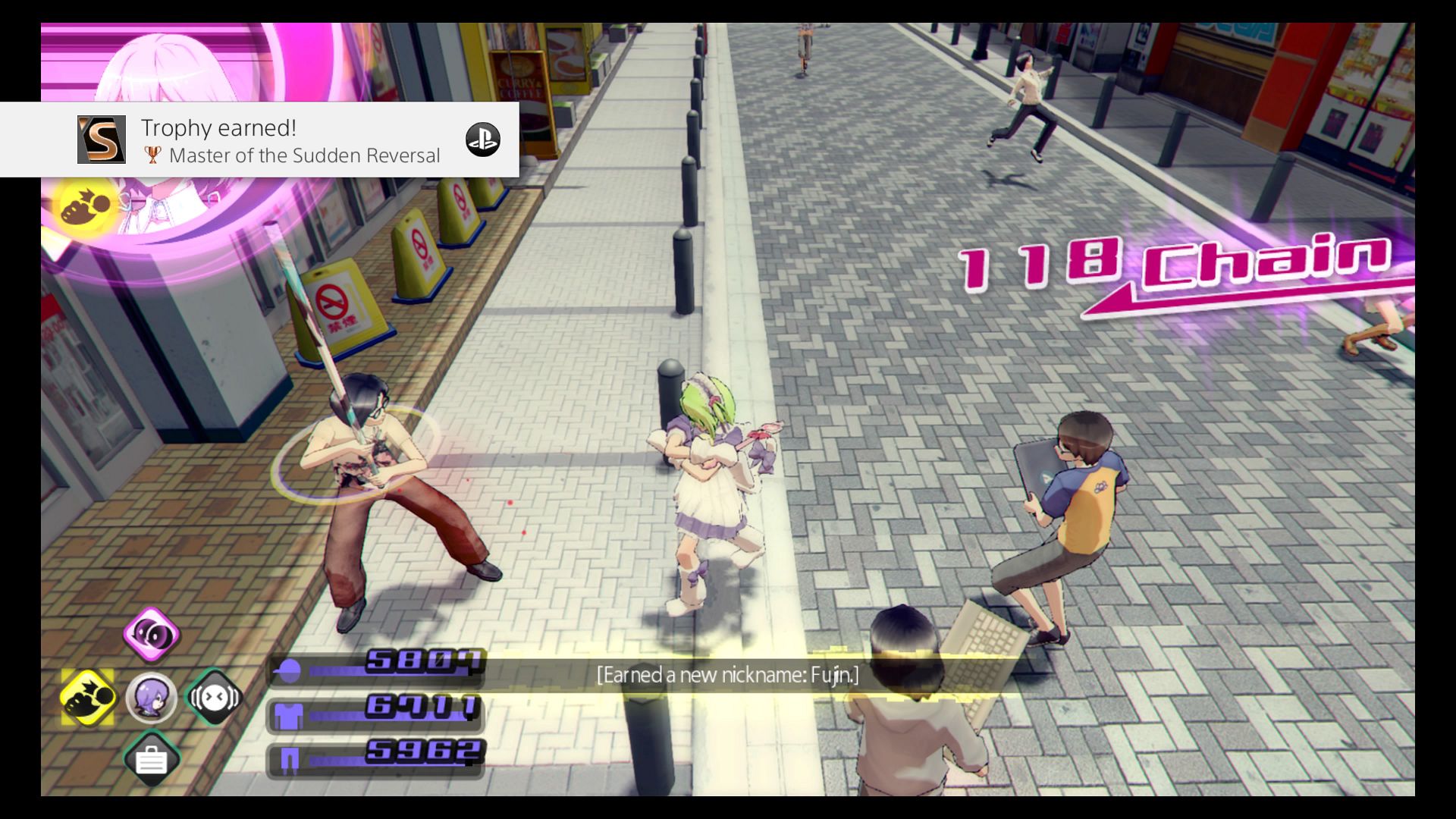Screen dimensions: 1456x819
Task: Select the bronze S trophy thumbnail
Action: pos(102,140)
